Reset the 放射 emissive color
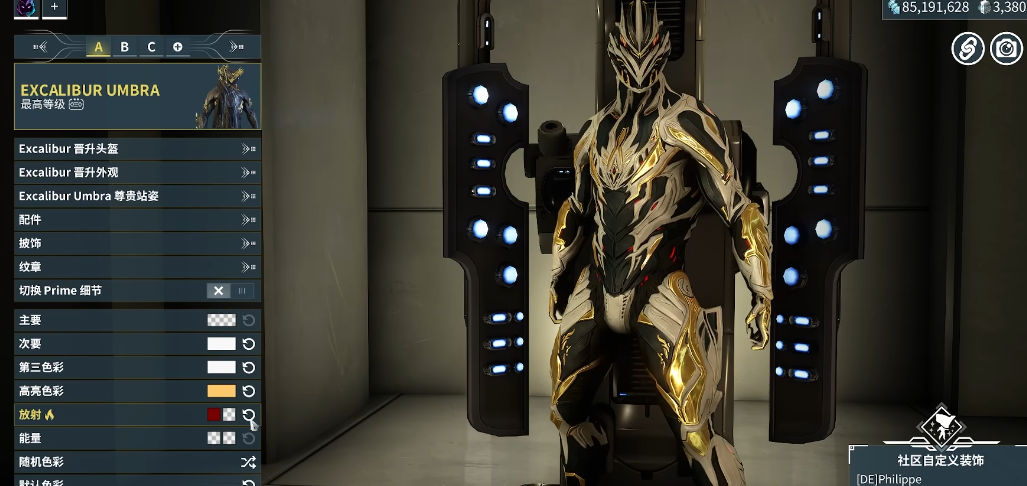Viewport: 1027px width, 486px height. tap(249, 414)
